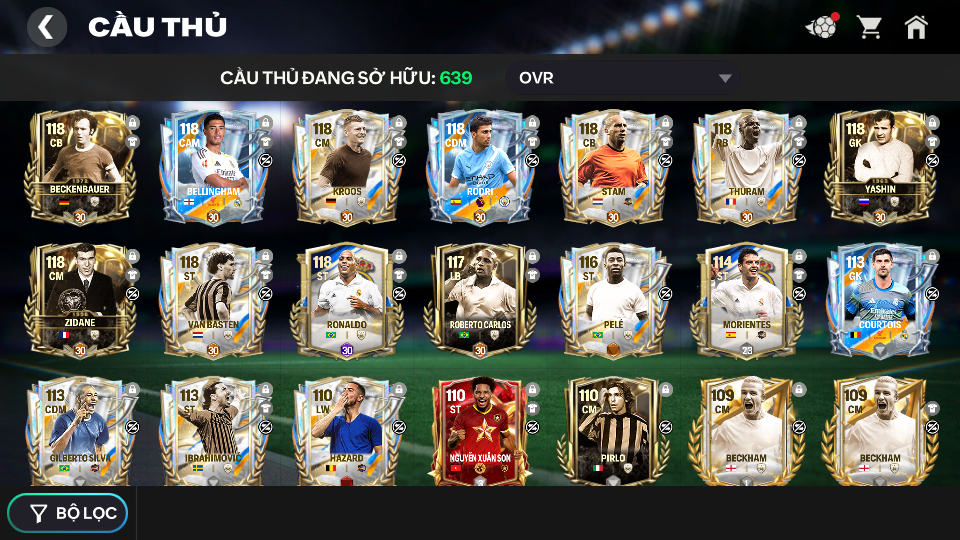Return to the home screen

pos(916,27)
